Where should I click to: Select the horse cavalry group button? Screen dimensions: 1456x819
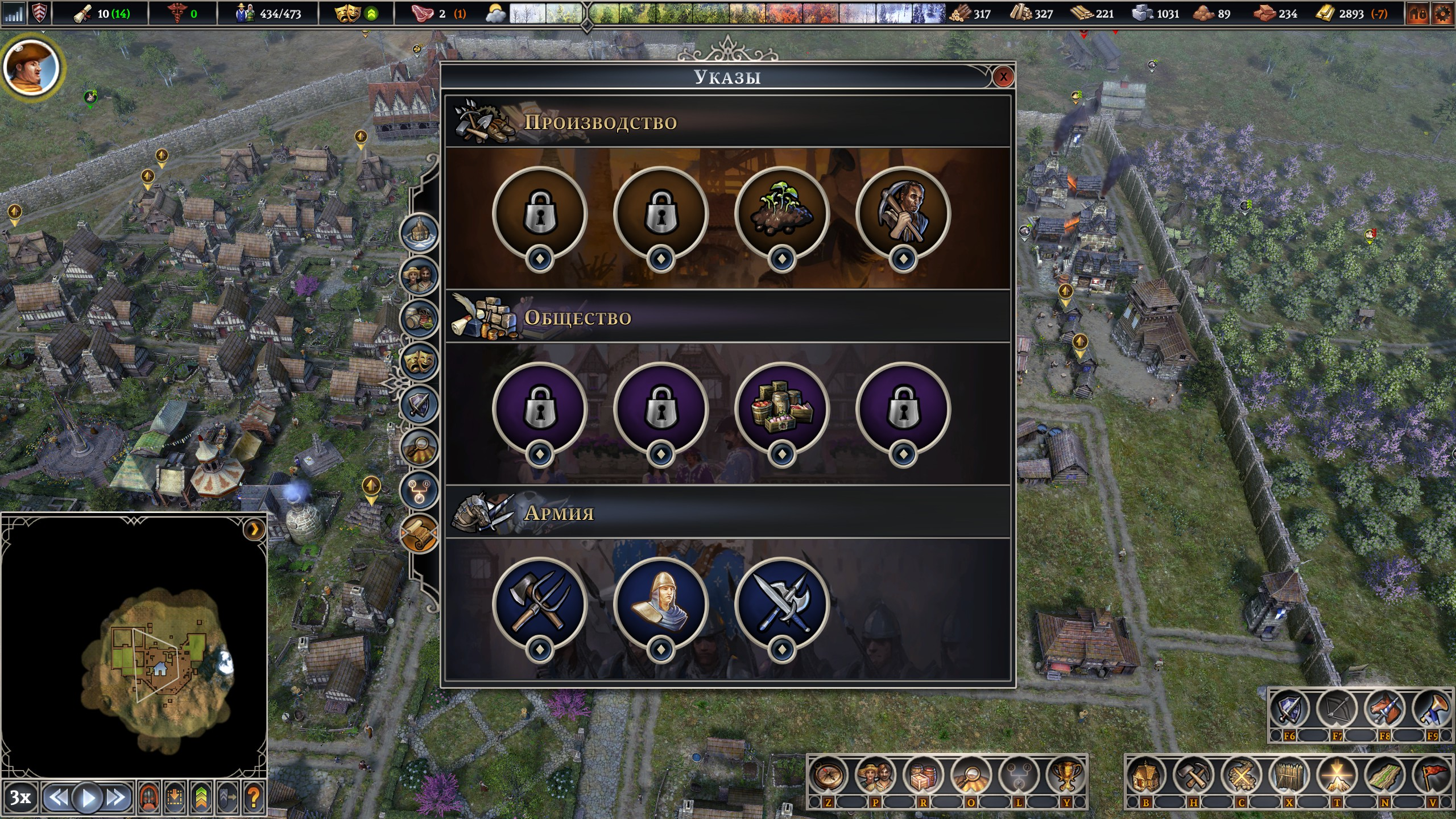[1384, 710]
